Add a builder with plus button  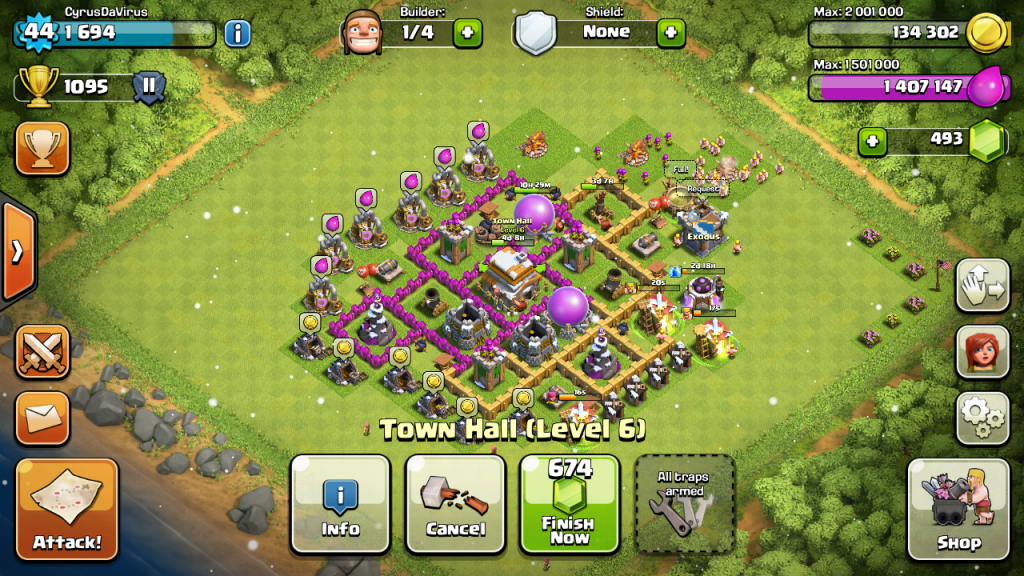(468, 33)
